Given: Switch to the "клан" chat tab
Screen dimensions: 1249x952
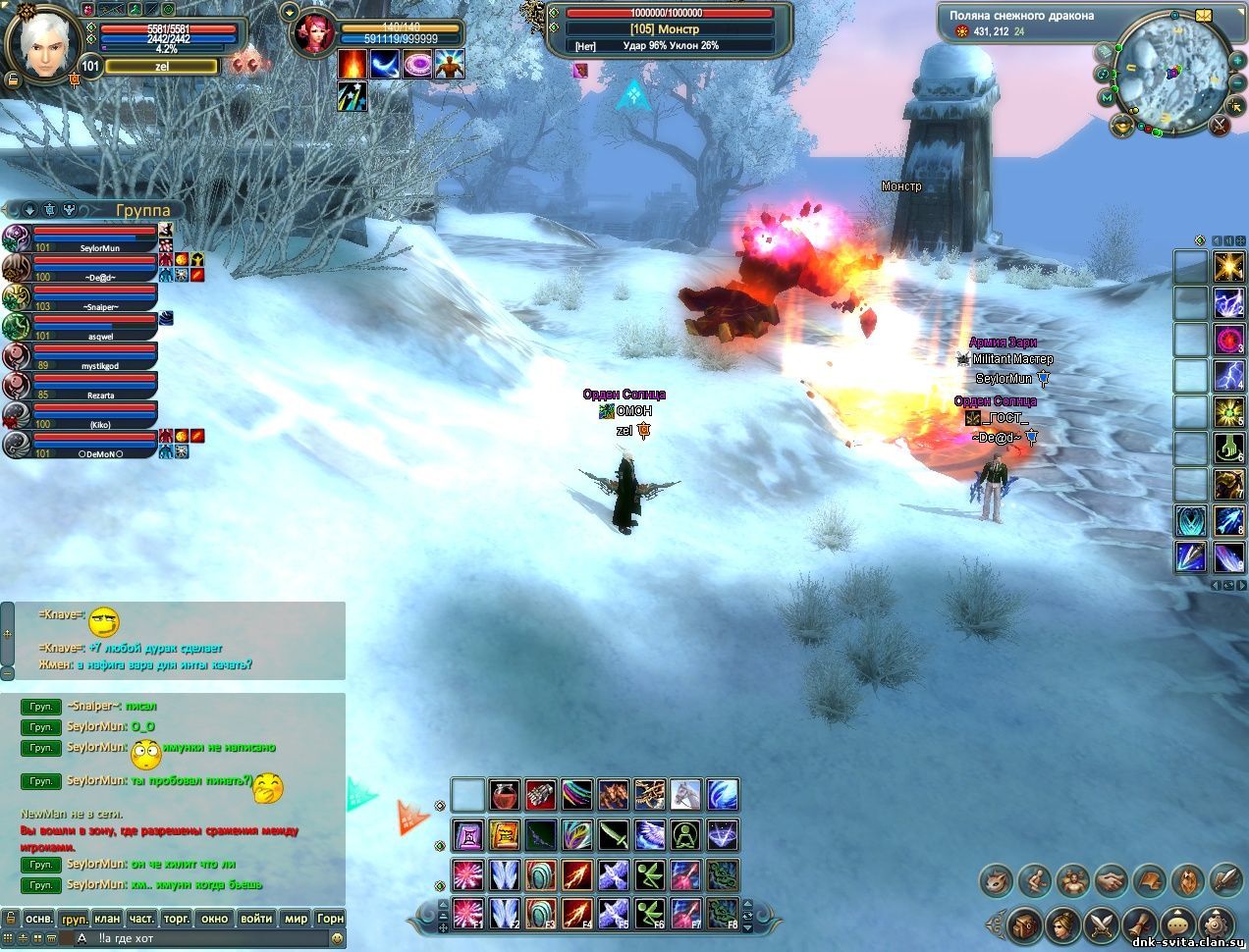Looking at the screenshot, I should click(x=107, y=919).
